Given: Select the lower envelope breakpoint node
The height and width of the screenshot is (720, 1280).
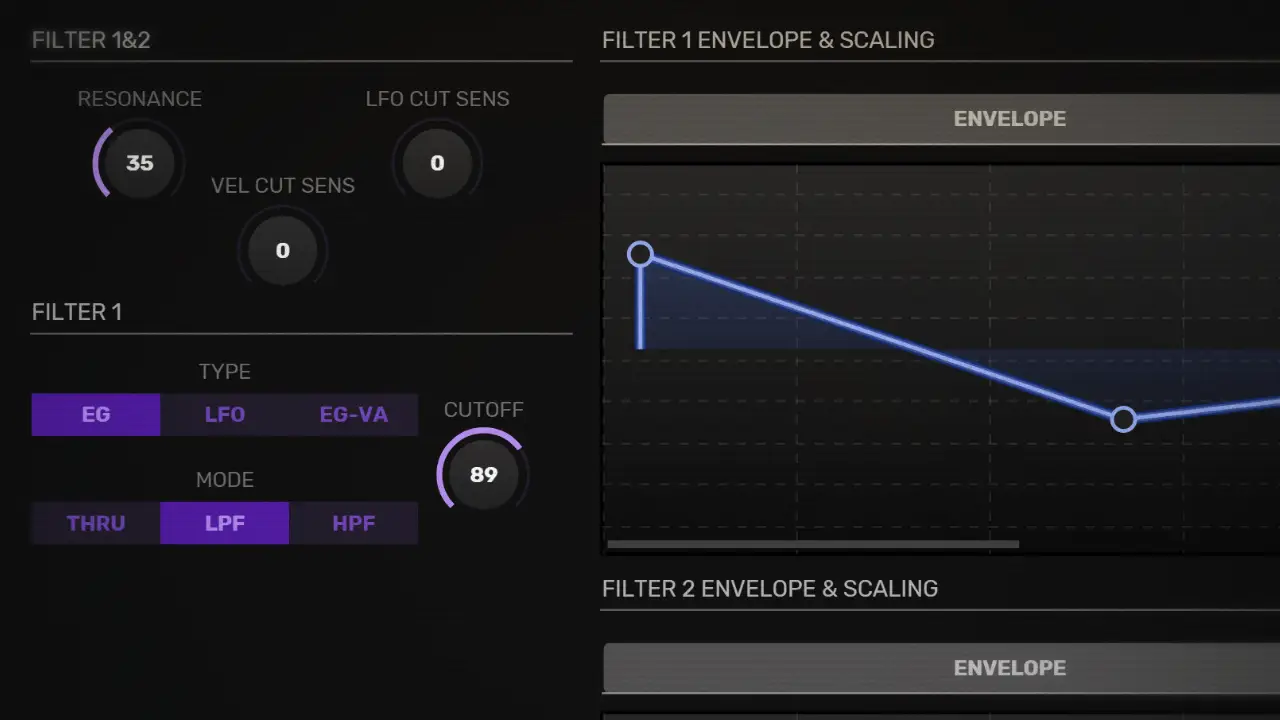Looking at the screenshot, I should (1123, 419).
